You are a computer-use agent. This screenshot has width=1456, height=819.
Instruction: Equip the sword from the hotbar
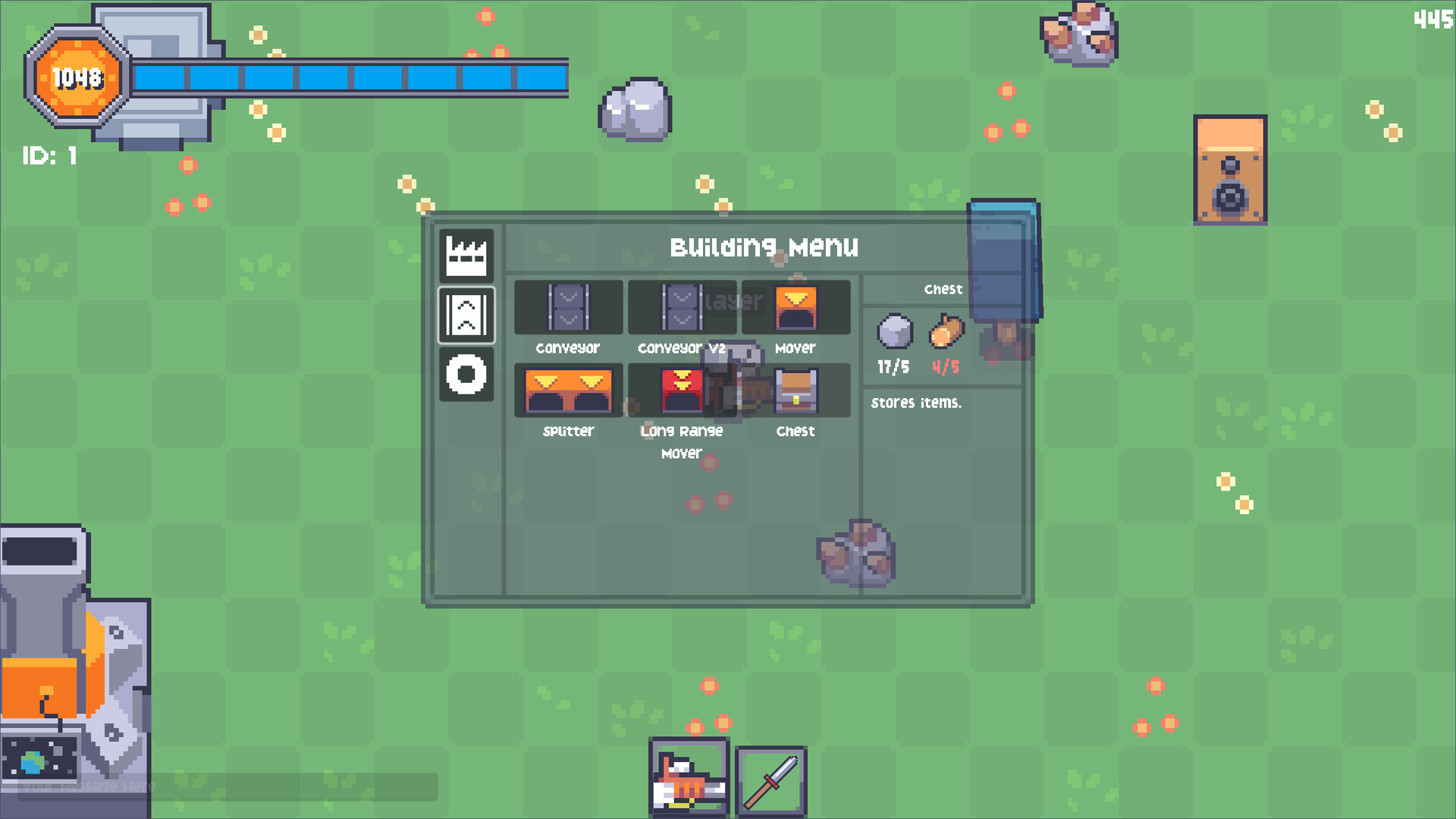click(770, 779)
